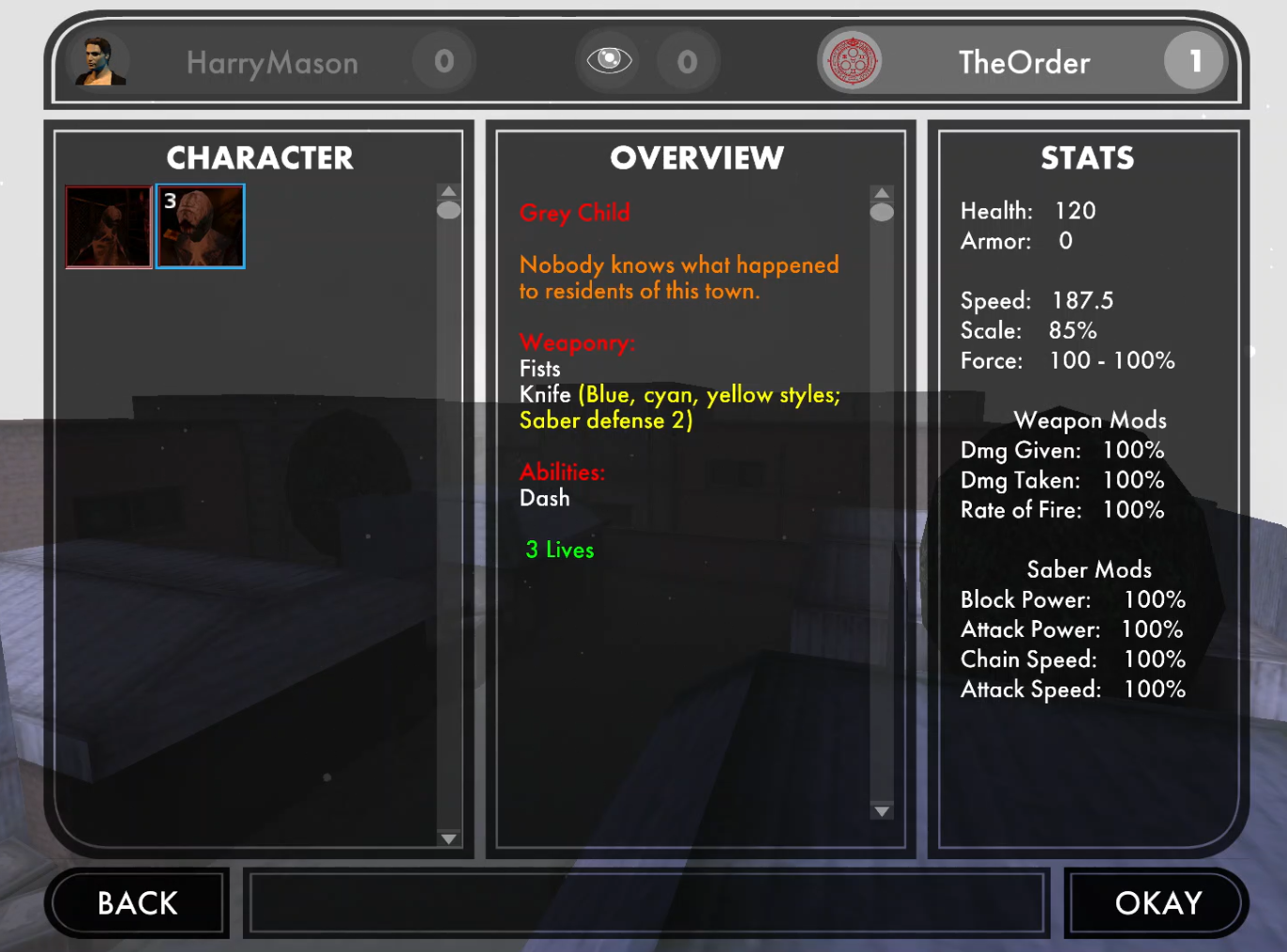
Task: Select the Grey Child portrait marked 3
Action: pos(201,227)
